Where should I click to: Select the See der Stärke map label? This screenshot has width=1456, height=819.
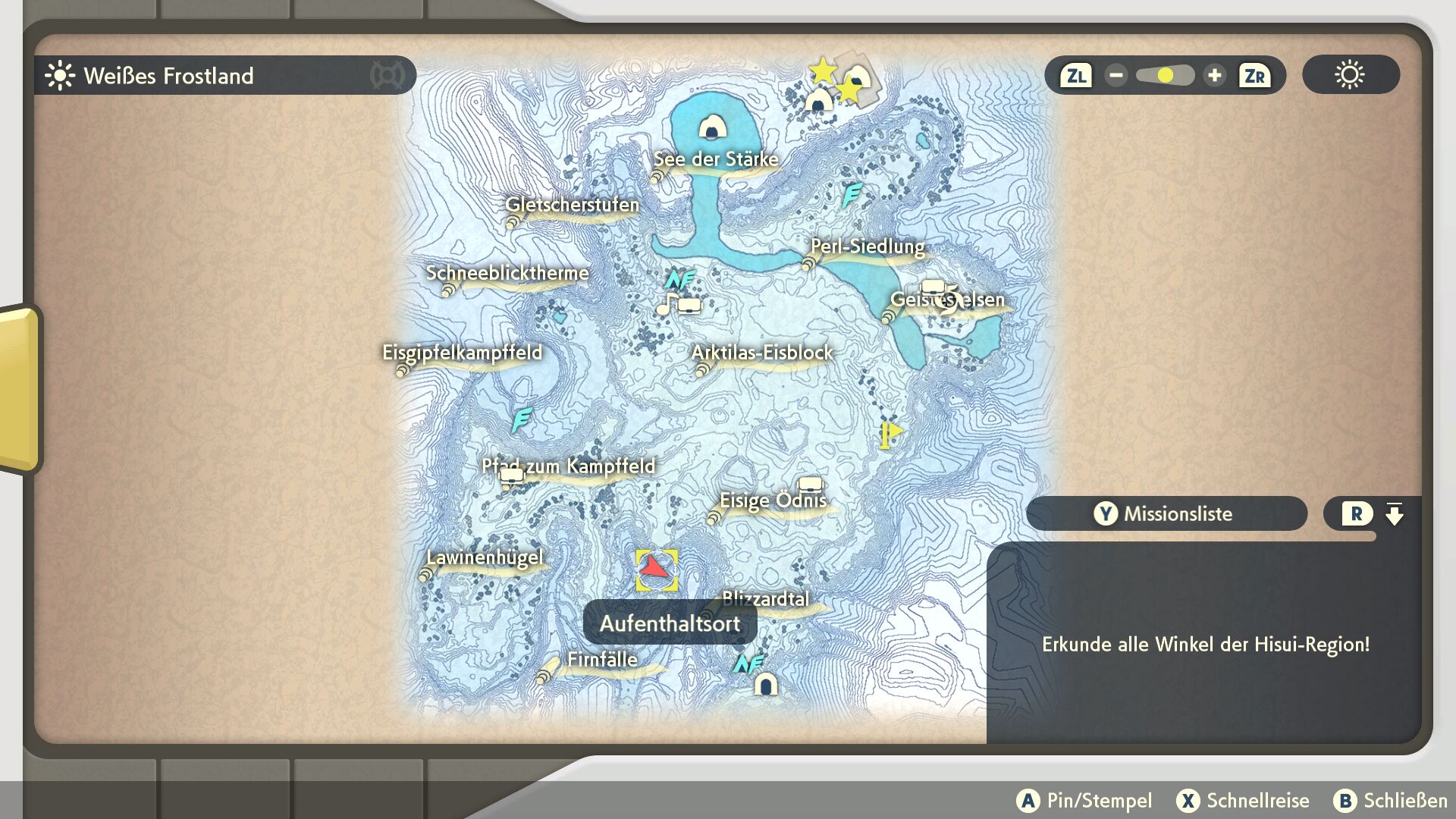[x=716, y=159]
